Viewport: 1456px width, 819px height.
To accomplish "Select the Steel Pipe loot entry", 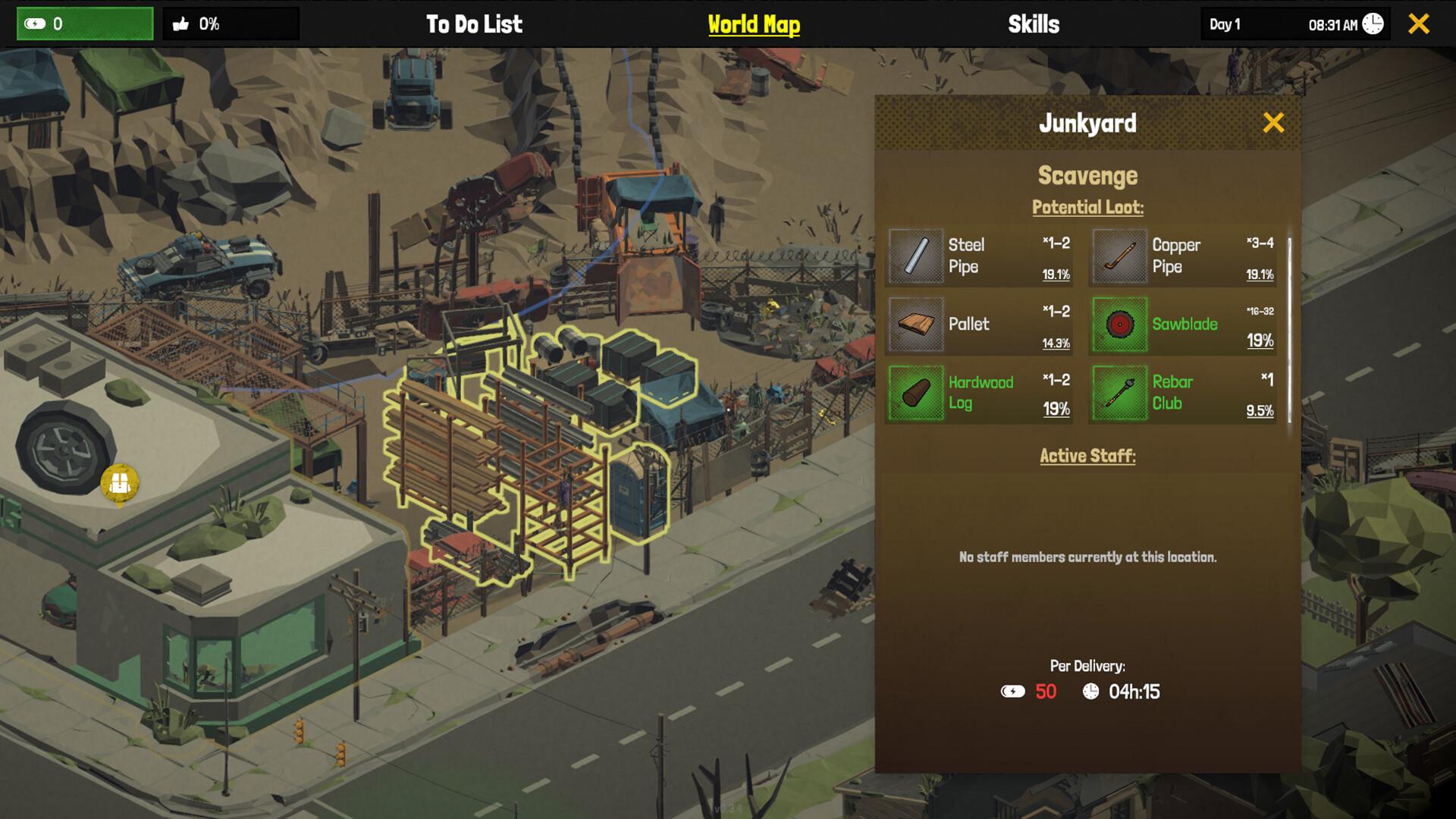I will (979, 256).
